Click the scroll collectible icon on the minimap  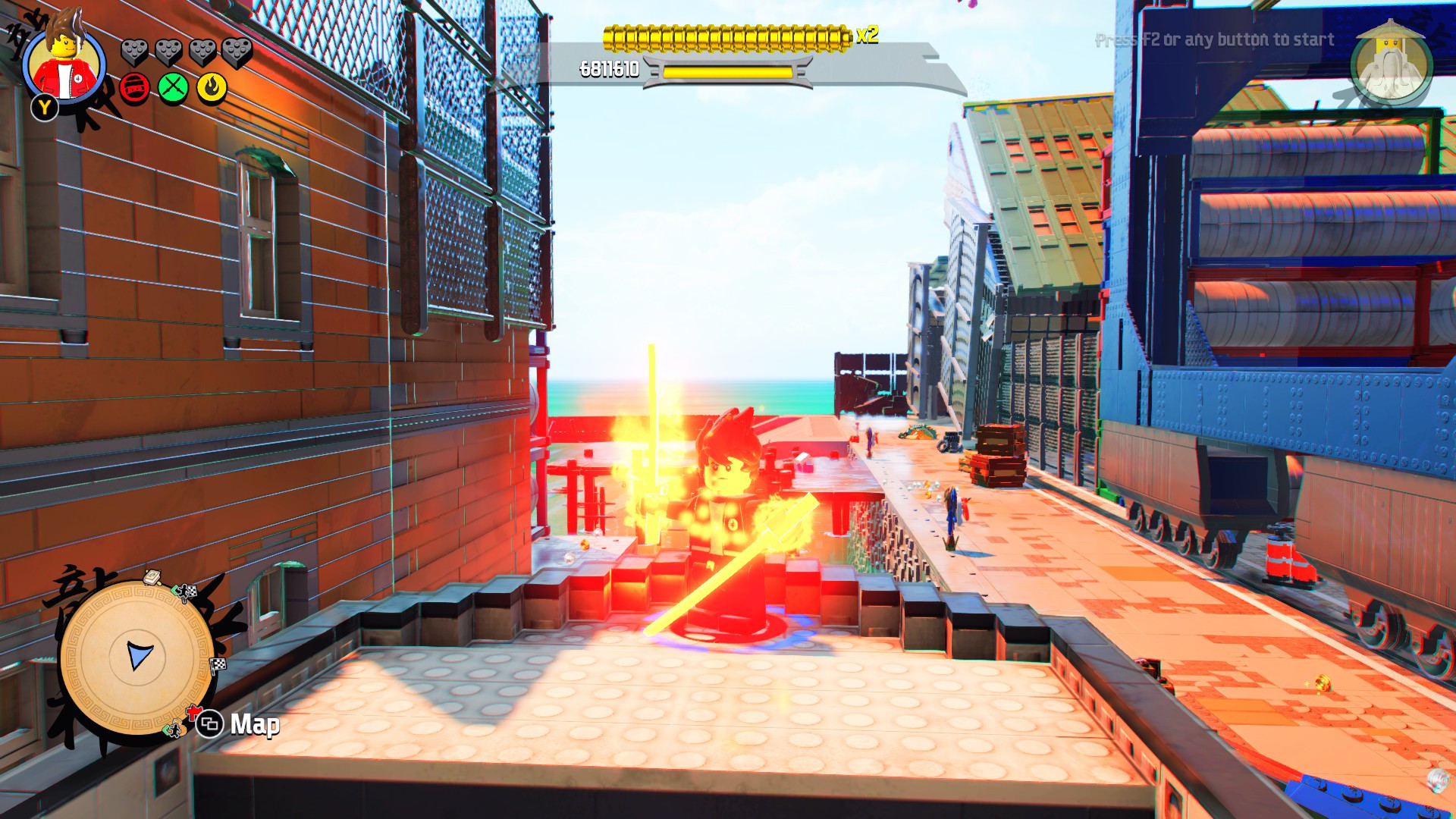pyautogui.click(x=152, y=577)
